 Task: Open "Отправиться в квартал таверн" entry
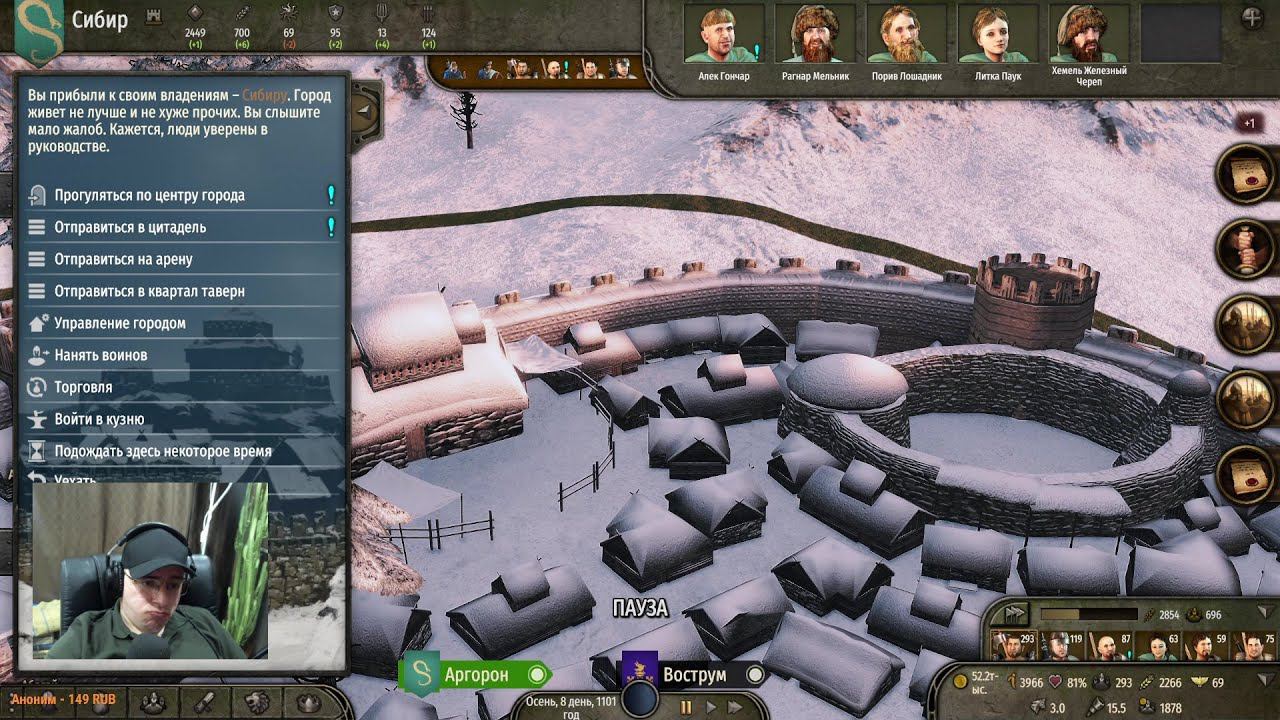coord(149,291)
